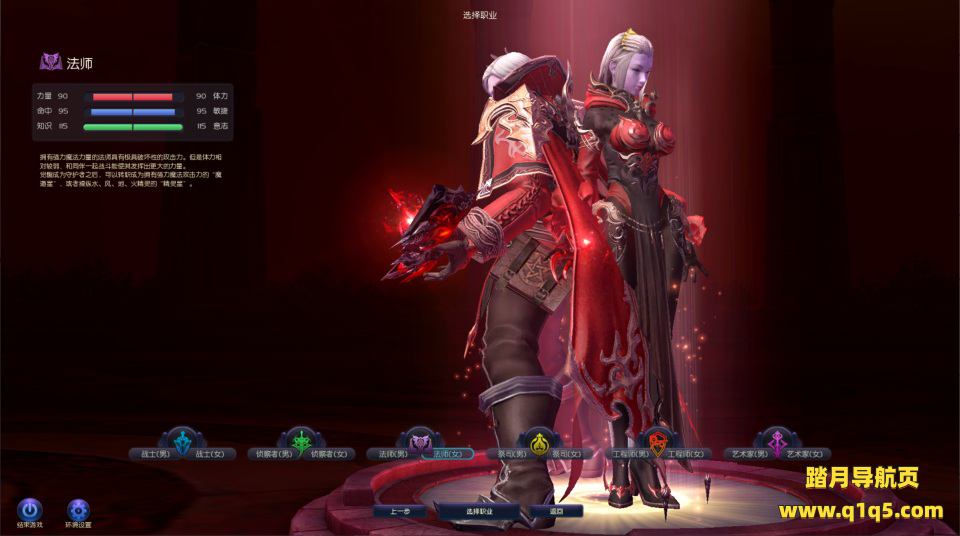This screenshot has height=536, width=960.
Task: Pick the male Mage class (法师男)
Action: pyautogui.click(x=391, y=454)
